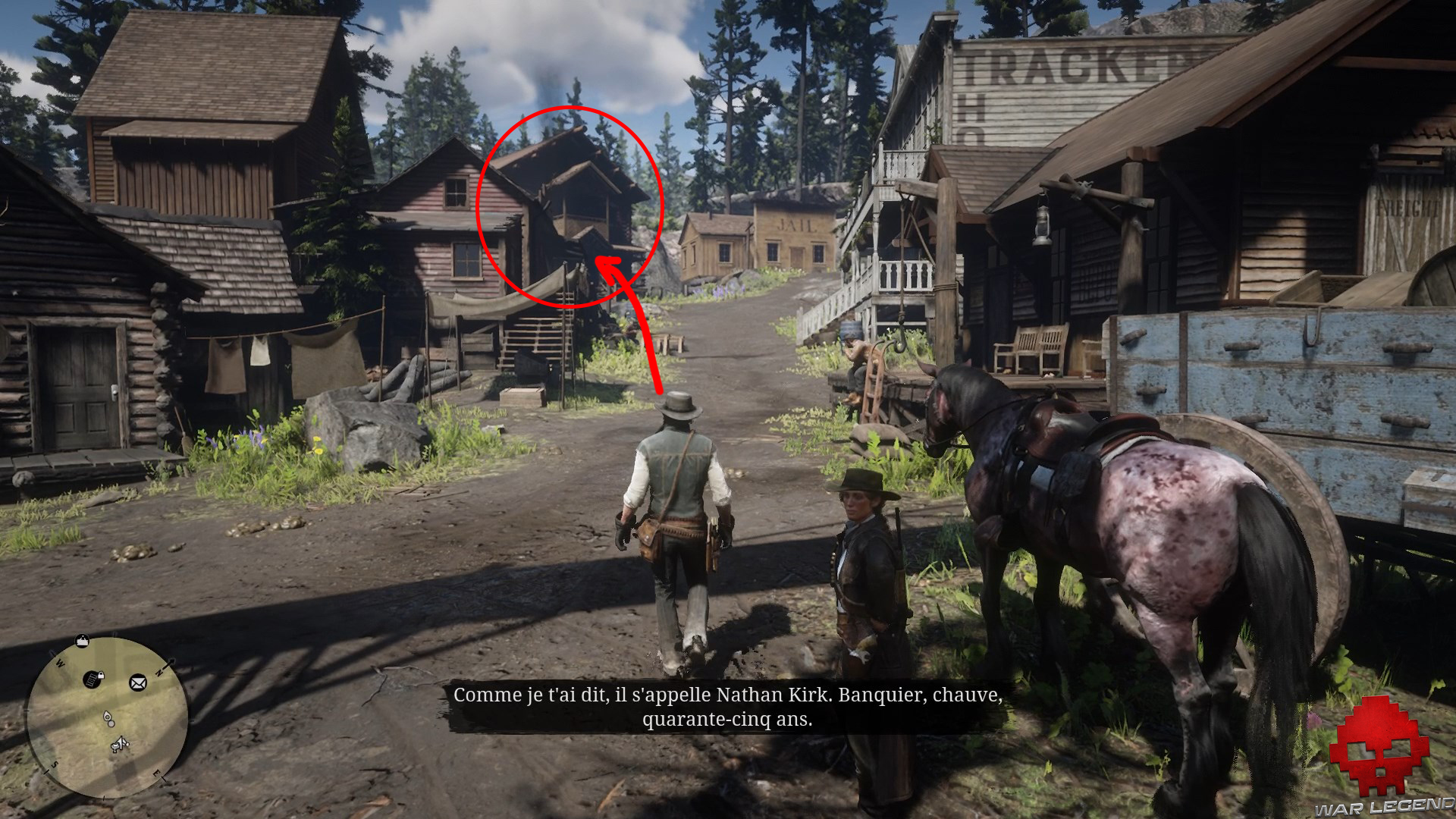The image size is (1456, 819).
Task: Click the waypoint dot beside the player arrow
Action: pyautogui.click(x=111, y=723)
